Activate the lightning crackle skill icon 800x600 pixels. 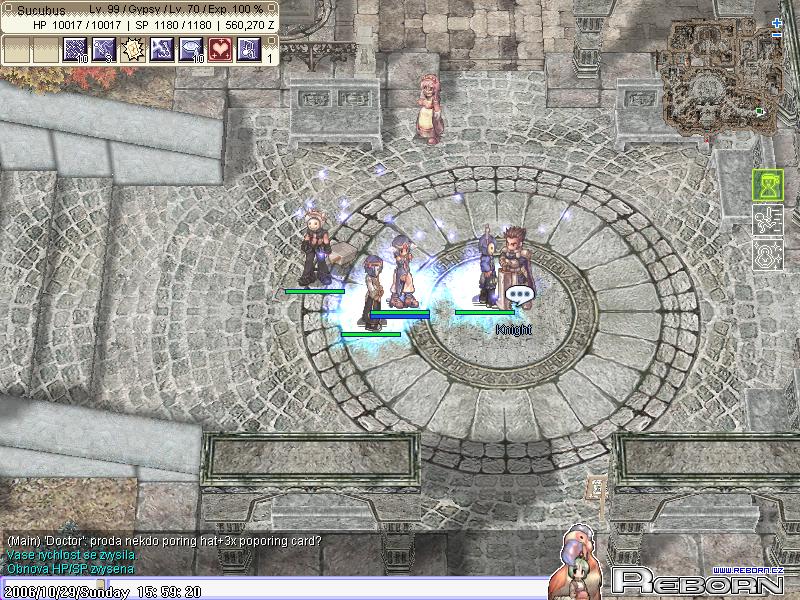click(162, 50)
